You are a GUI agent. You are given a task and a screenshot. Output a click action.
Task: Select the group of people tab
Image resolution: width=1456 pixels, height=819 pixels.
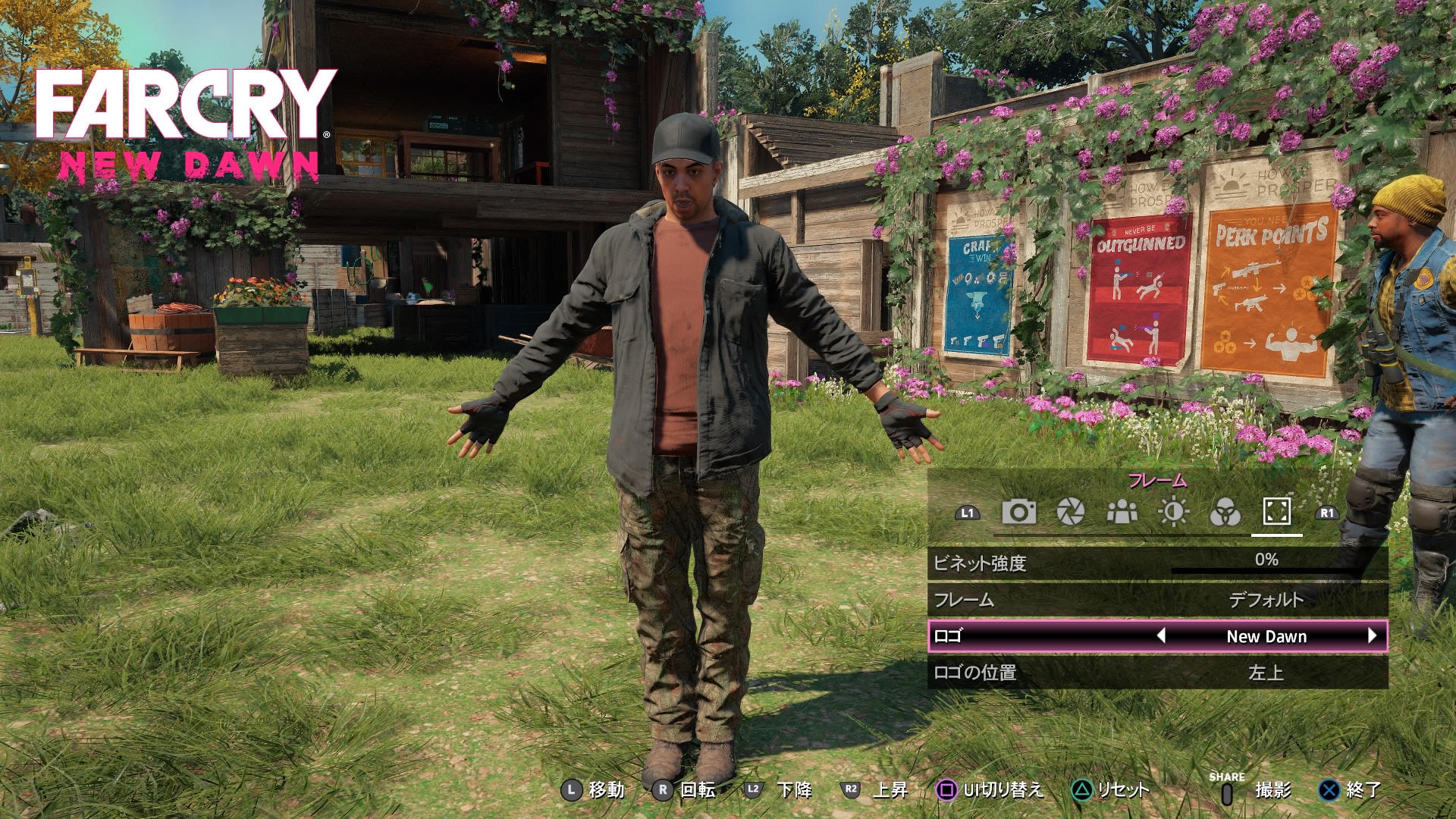point(1122,513)
